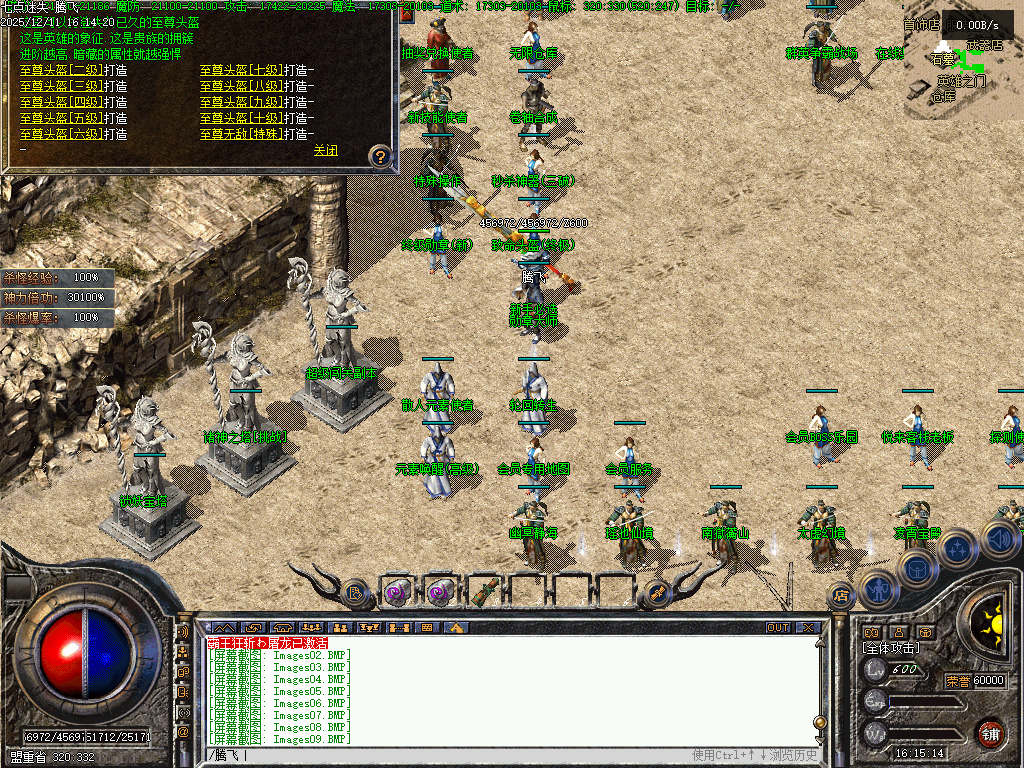Open the armor-shaped round button
The width and height of the screenshot is (1024, 768).
(916, 570)
